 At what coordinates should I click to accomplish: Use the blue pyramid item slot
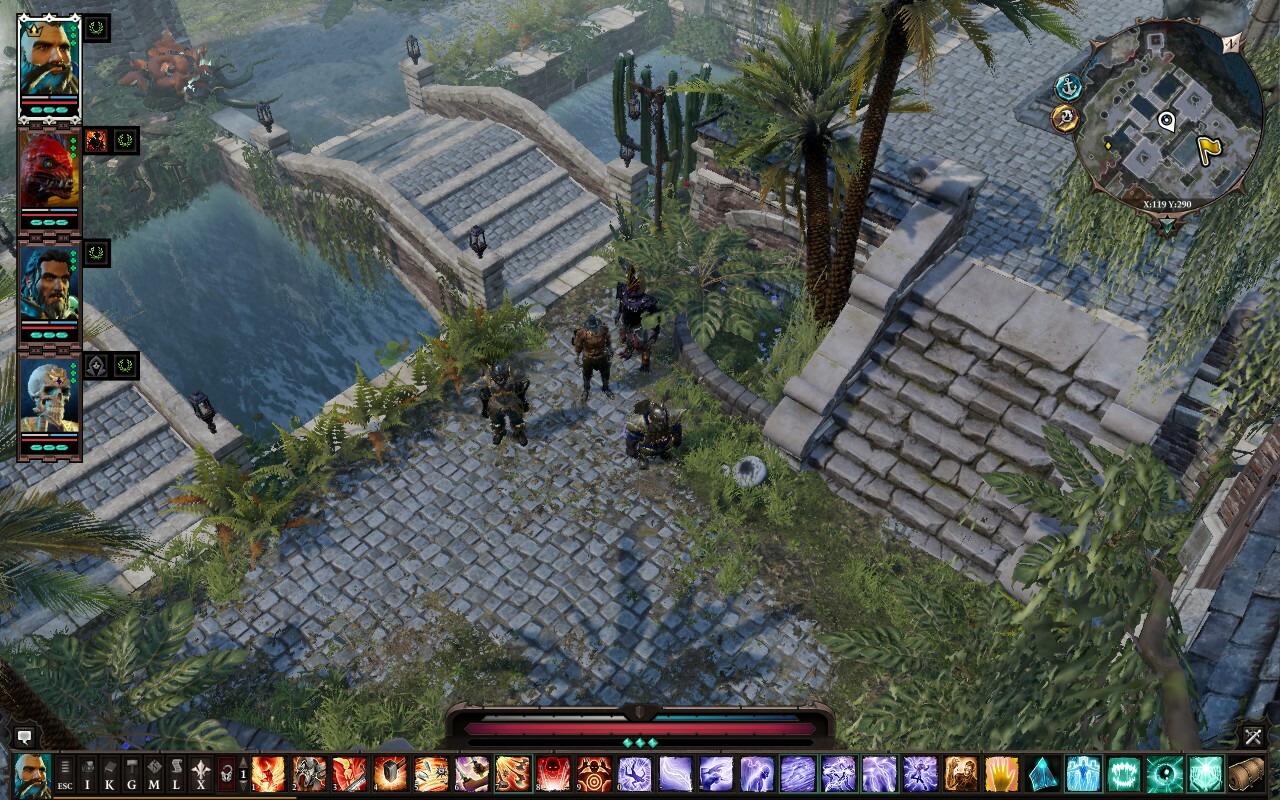point(1042,775)
